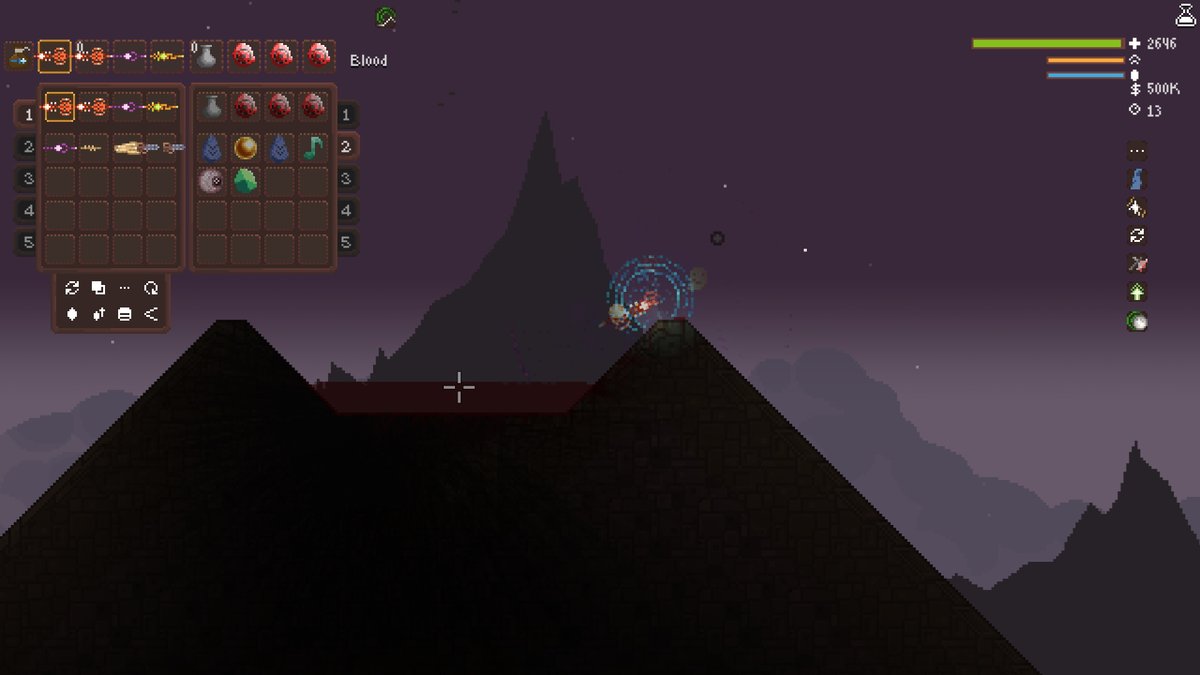
Task: Click the kettle icon at hotbar's left end
Action: tap(17, 57)
